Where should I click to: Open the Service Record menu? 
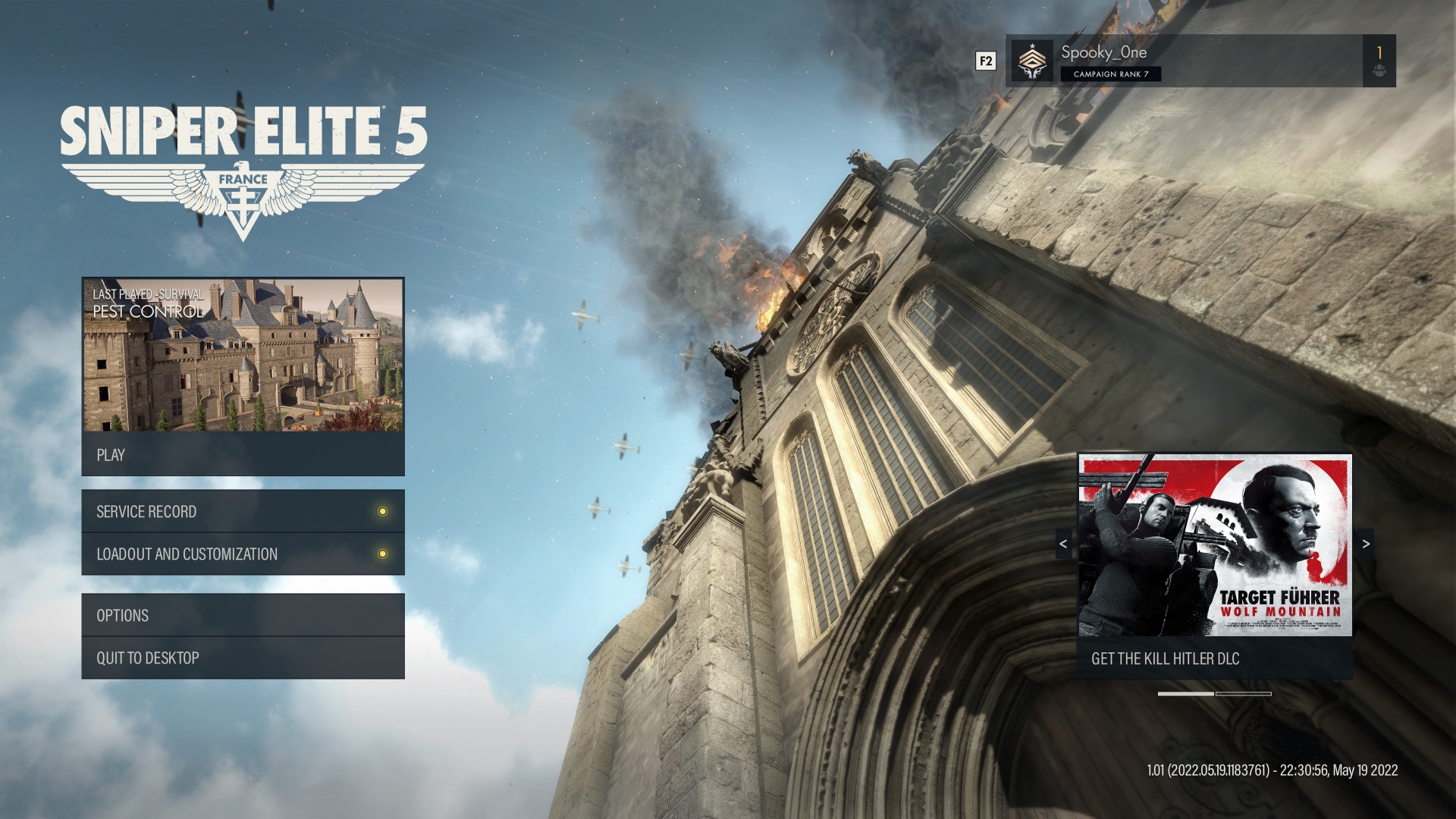[x=243, y=512]
